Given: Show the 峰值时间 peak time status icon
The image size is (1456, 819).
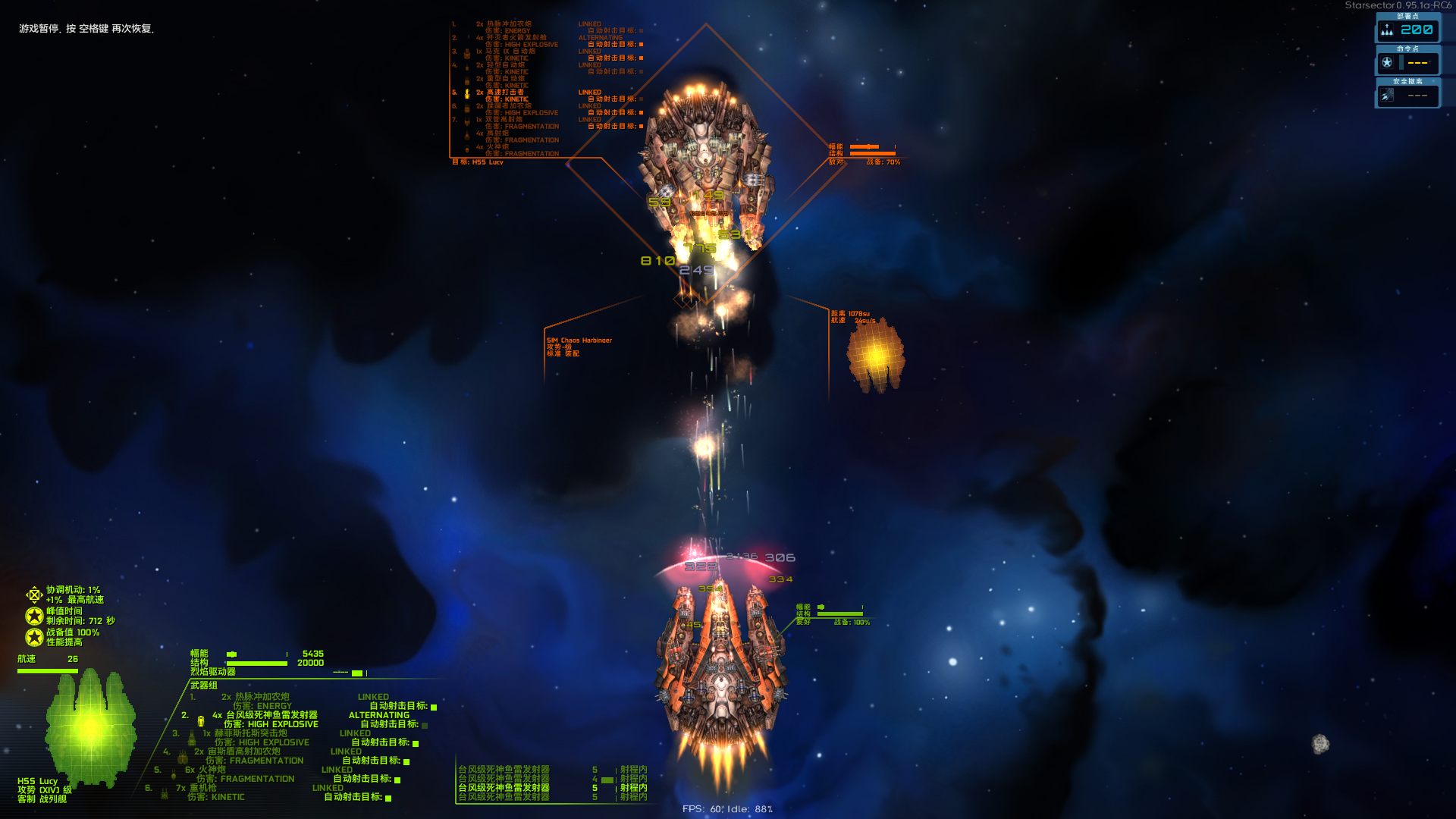Looking at the screenshot, I should point(34,616).
